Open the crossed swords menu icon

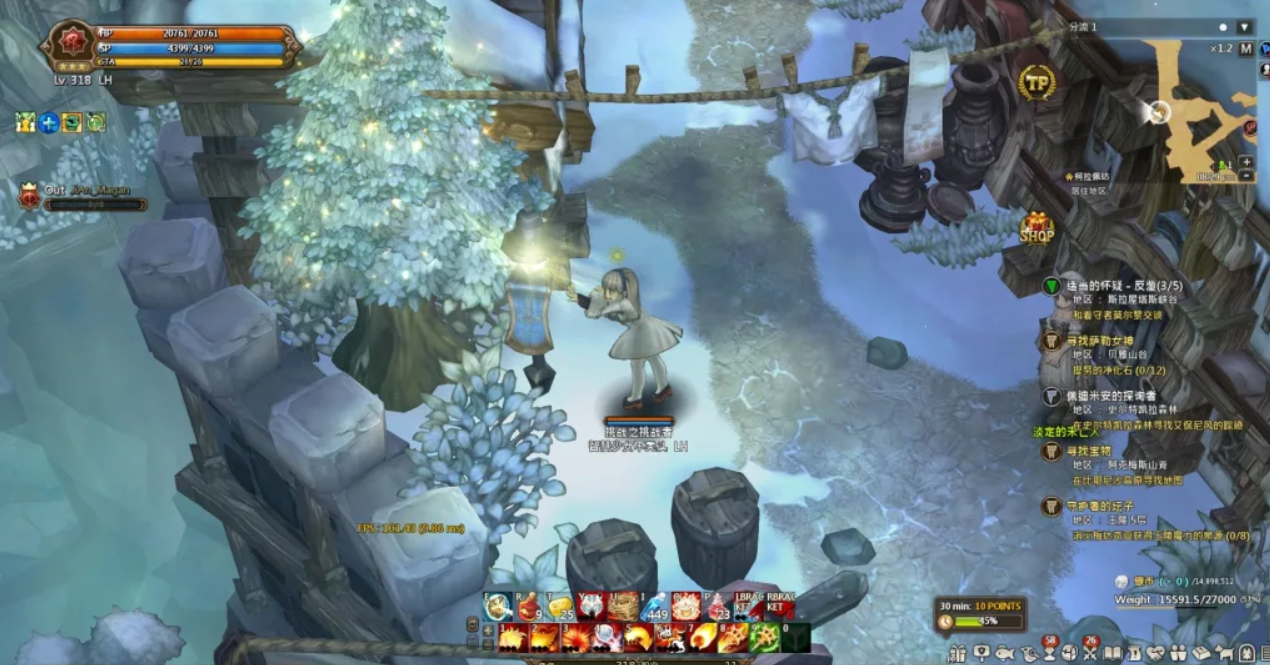coord(1092,654)
